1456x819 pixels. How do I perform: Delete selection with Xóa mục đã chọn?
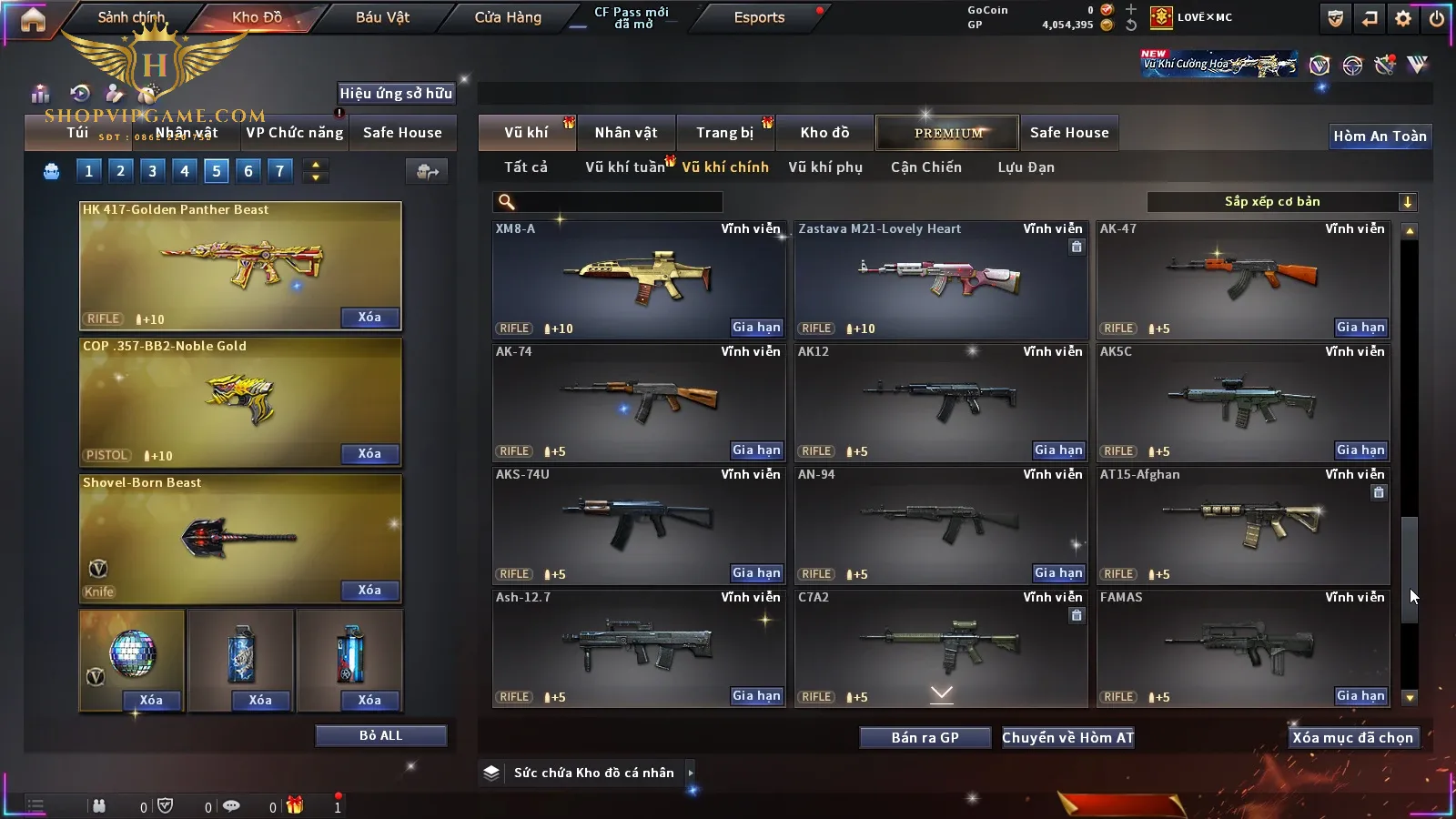click(x=1352, y=738)
